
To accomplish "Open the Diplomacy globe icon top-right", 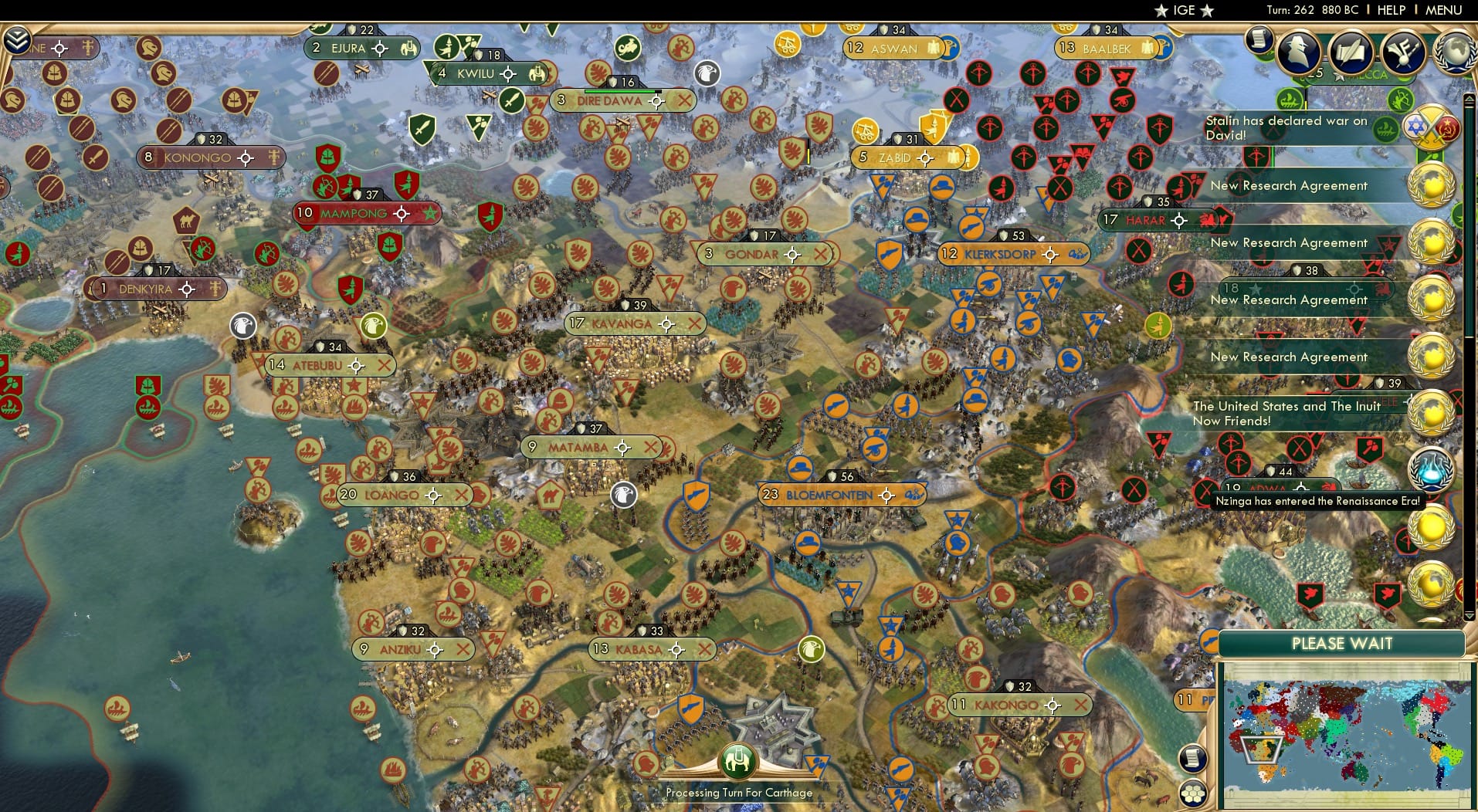I will point(1455,52).
